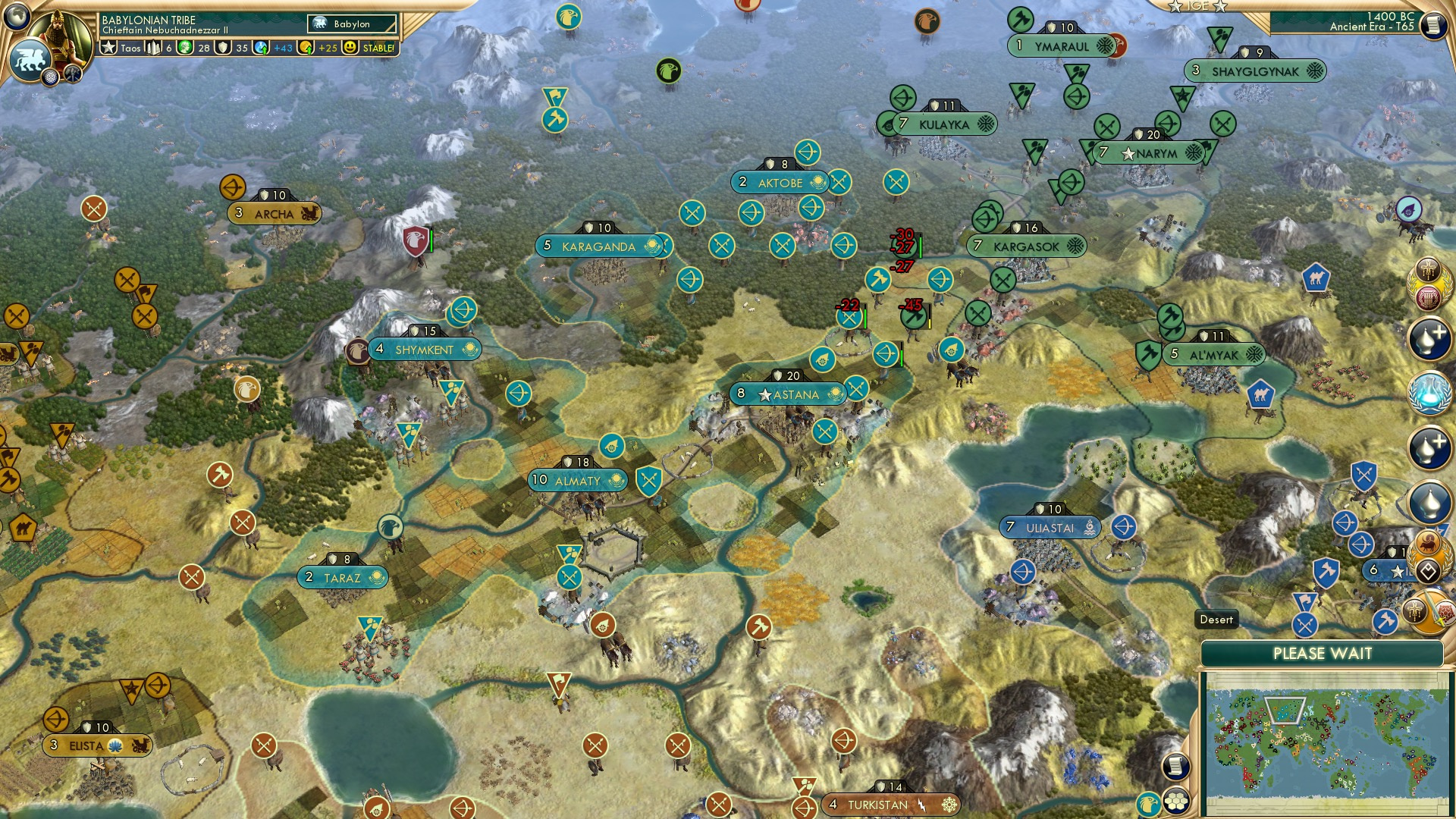This screenshot has height=819, width=1456.
Task: Expand the Desert tile tooltip label
Action: [x=1217, y=620]
